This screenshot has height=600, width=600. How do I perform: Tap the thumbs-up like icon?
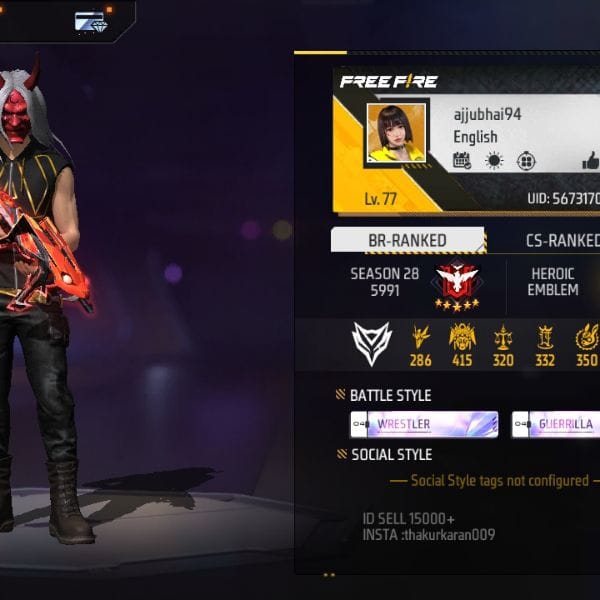tap(590, 161)
